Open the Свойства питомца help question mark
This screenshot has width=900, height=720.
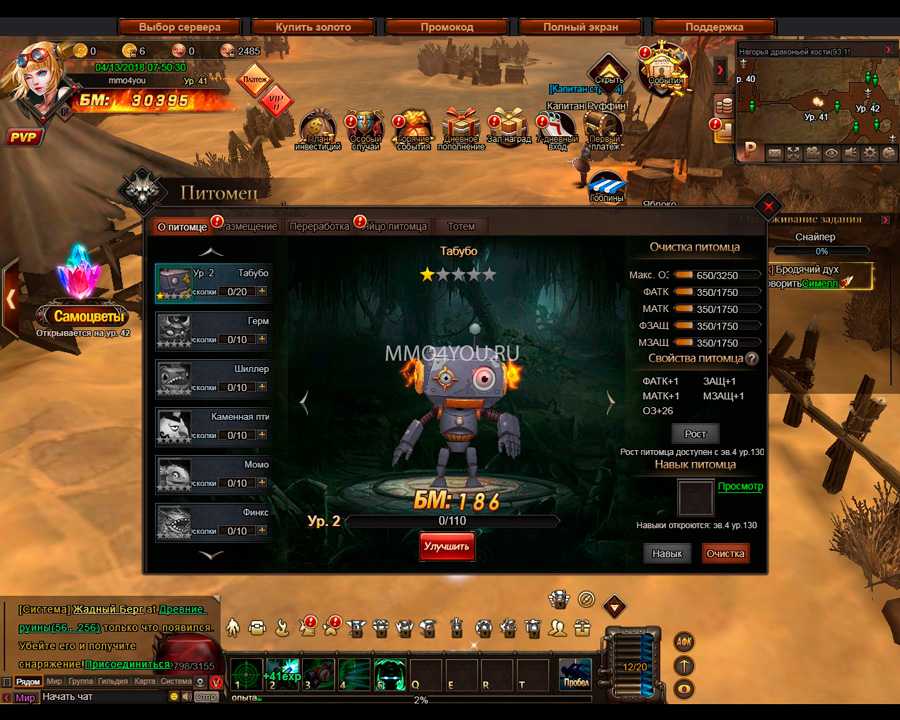pos(751,358)
